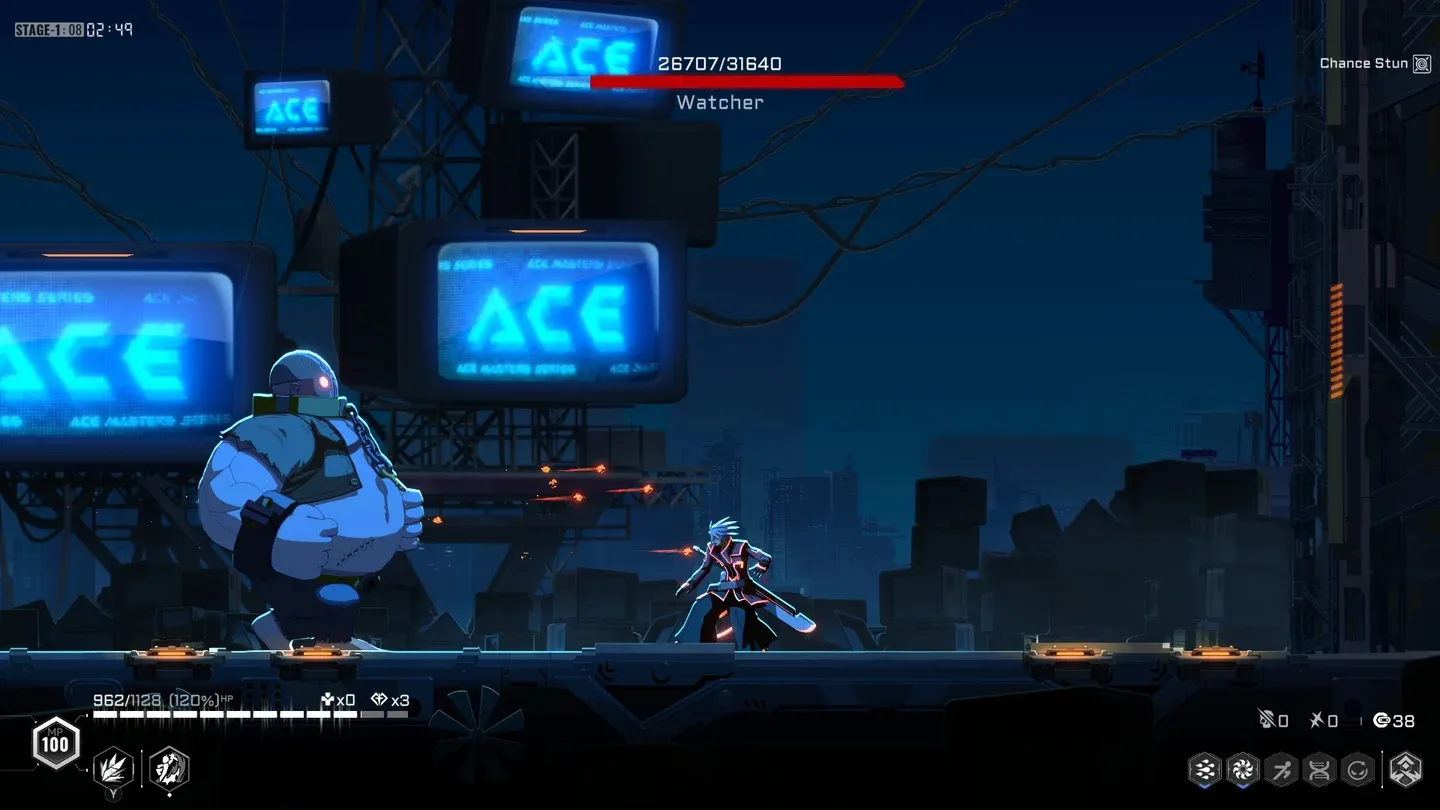This screenshot has height=810, width=1440.
Task: Expand the droplets skill upgrade chevron
Action: pyautogui.click(x=1204, y=787)
